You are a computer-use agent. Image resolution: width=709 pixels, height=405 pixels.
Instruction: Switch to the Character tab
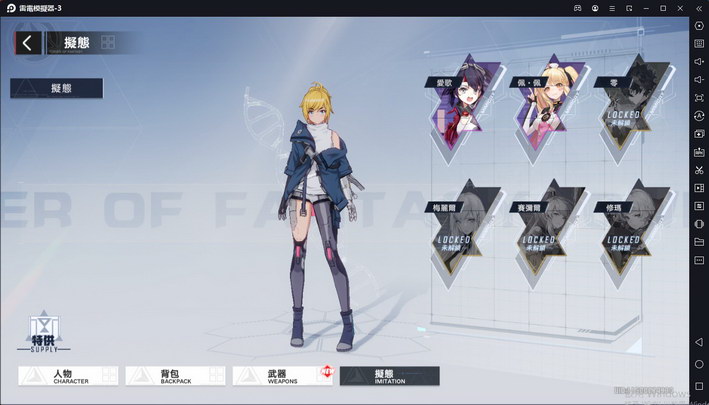[x=70, y=376]
